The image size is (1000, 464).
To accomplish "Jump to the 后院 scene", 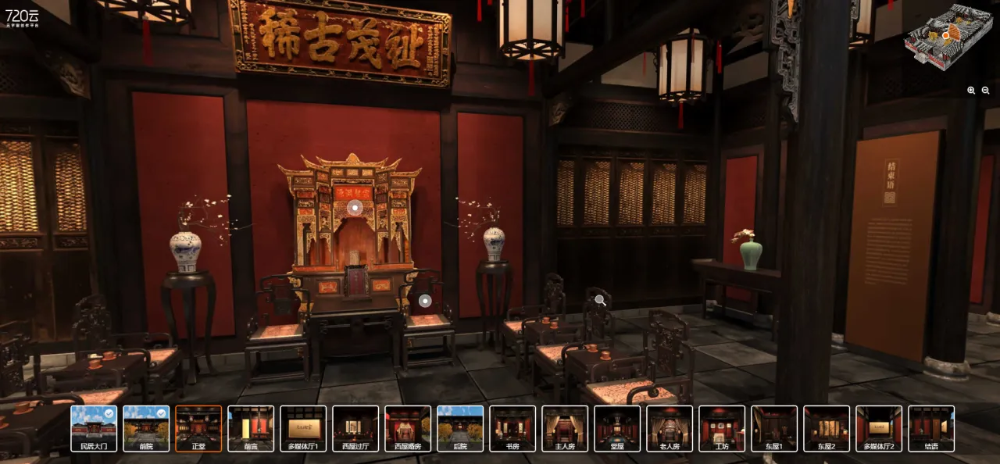I will point(460,428).
